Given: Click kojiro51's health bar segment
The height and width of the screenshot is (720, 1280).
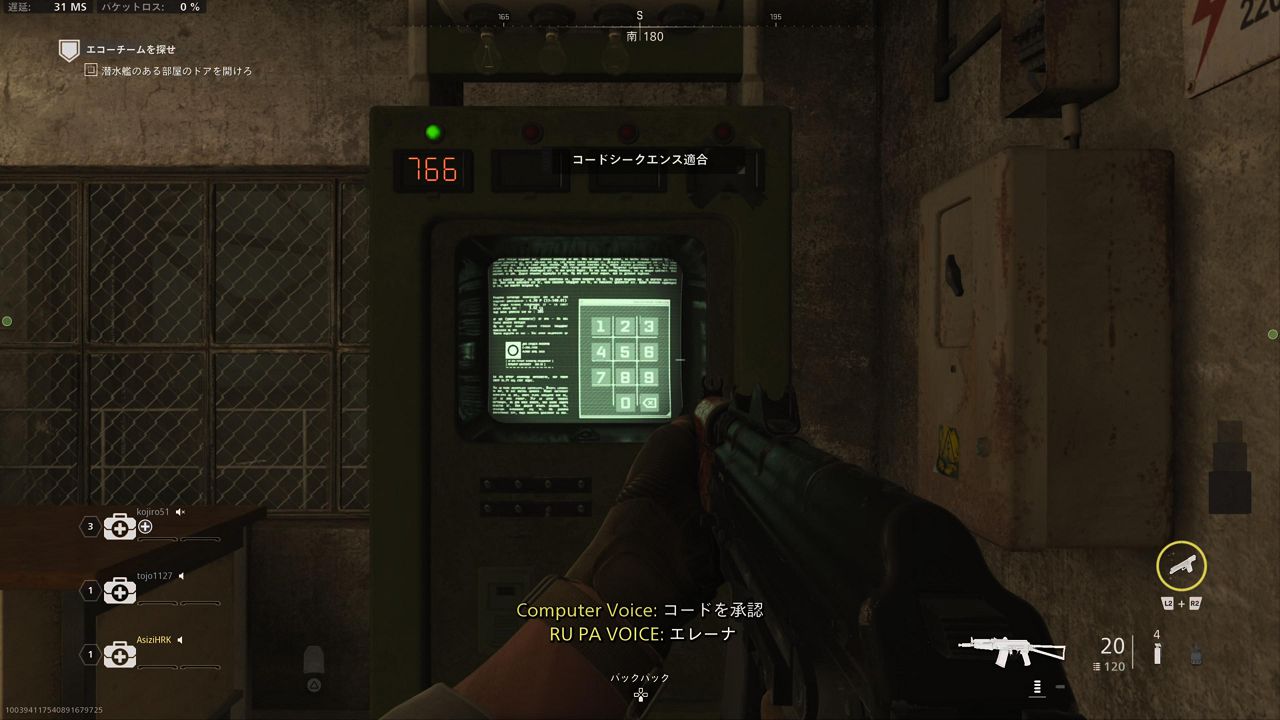Looking at the screenshot, I should (156, 539).
